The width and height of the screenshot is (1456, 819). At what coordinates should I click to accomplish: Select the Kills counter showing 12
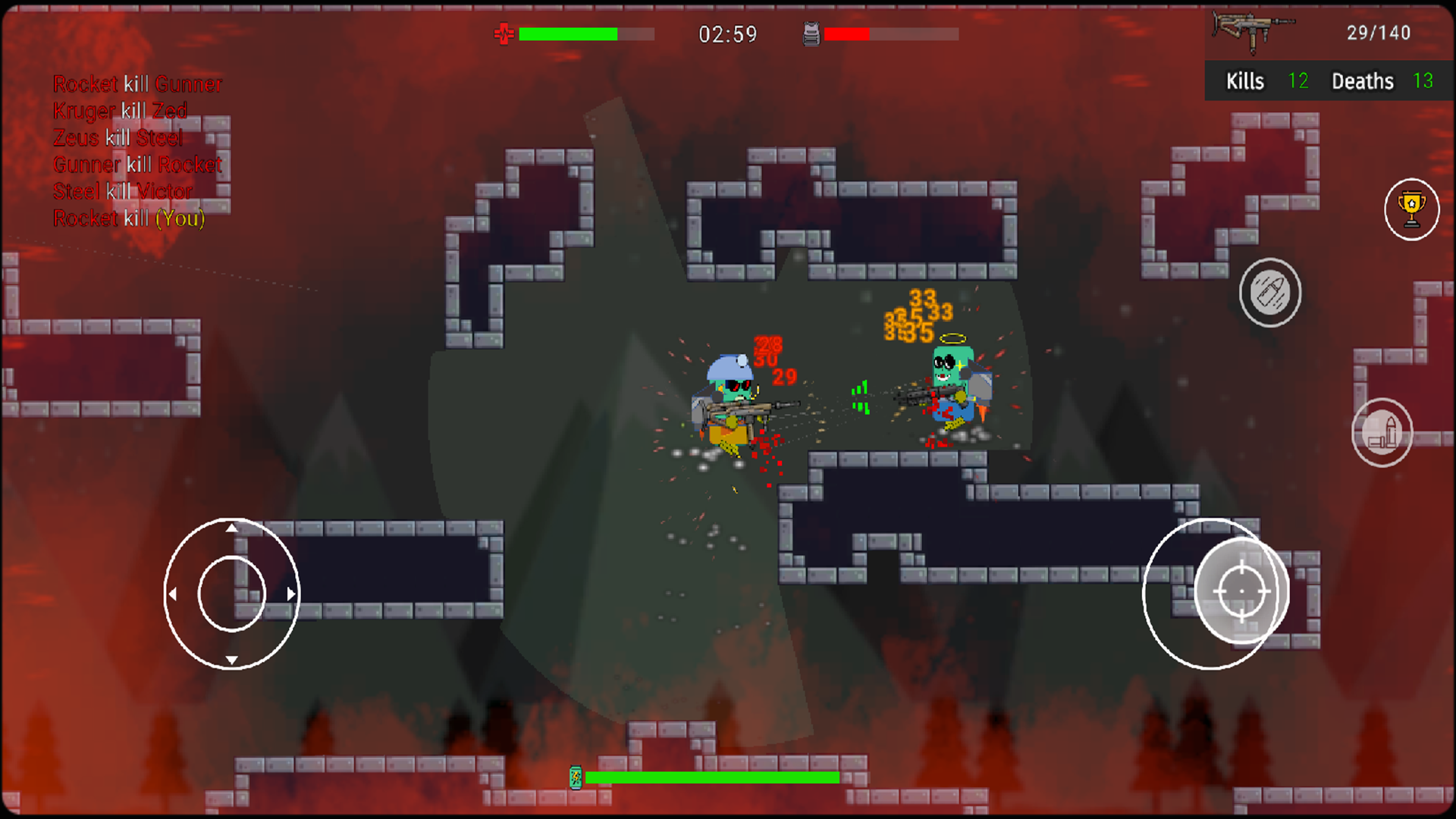pos(1298,81)
